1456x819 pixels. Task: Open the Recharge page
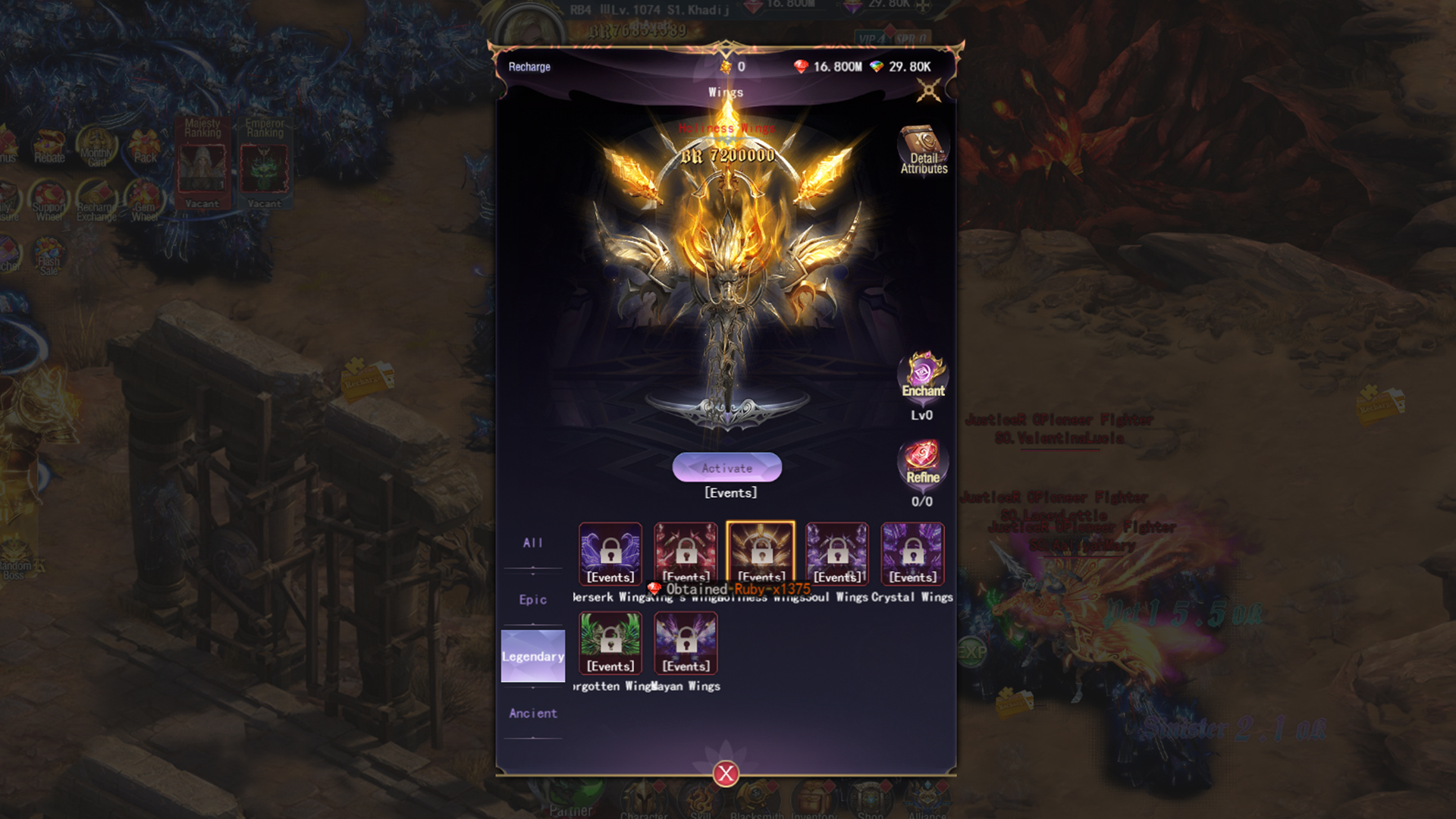(x=531, y=67)
